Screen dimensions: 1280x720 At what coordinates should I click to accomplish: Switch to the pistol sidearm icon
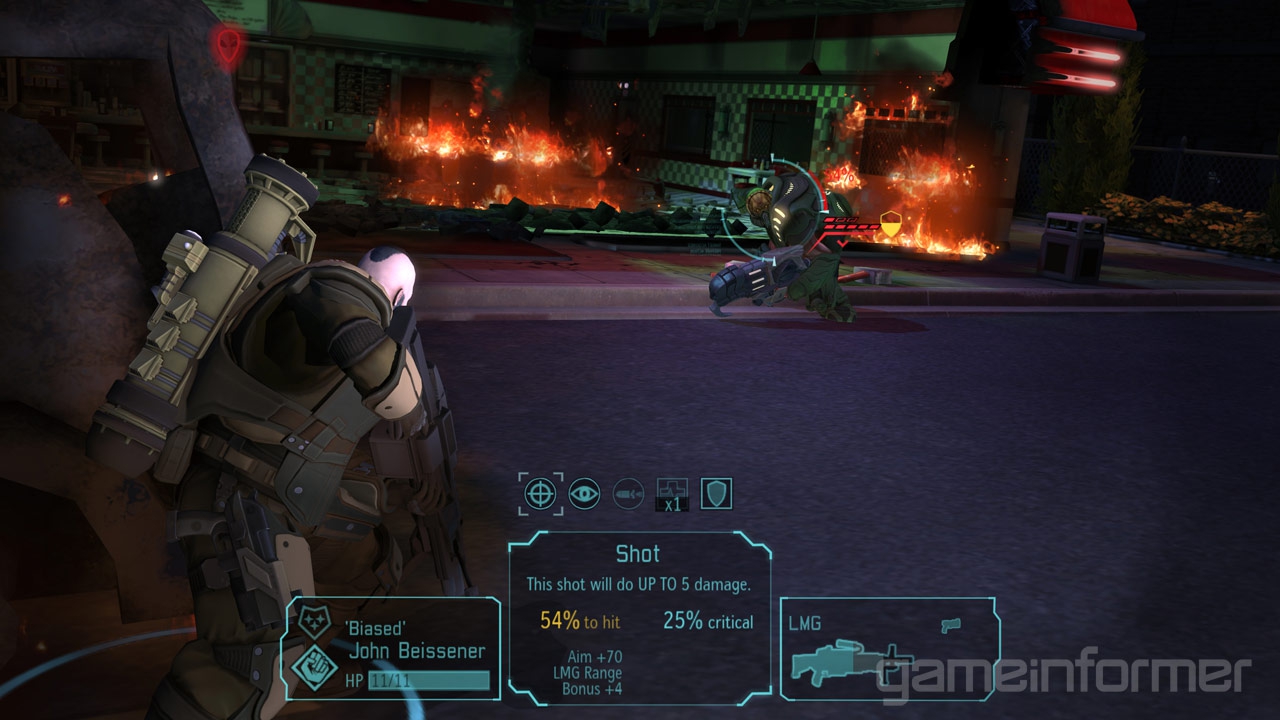pyautogui.click(x=950, y=624)
